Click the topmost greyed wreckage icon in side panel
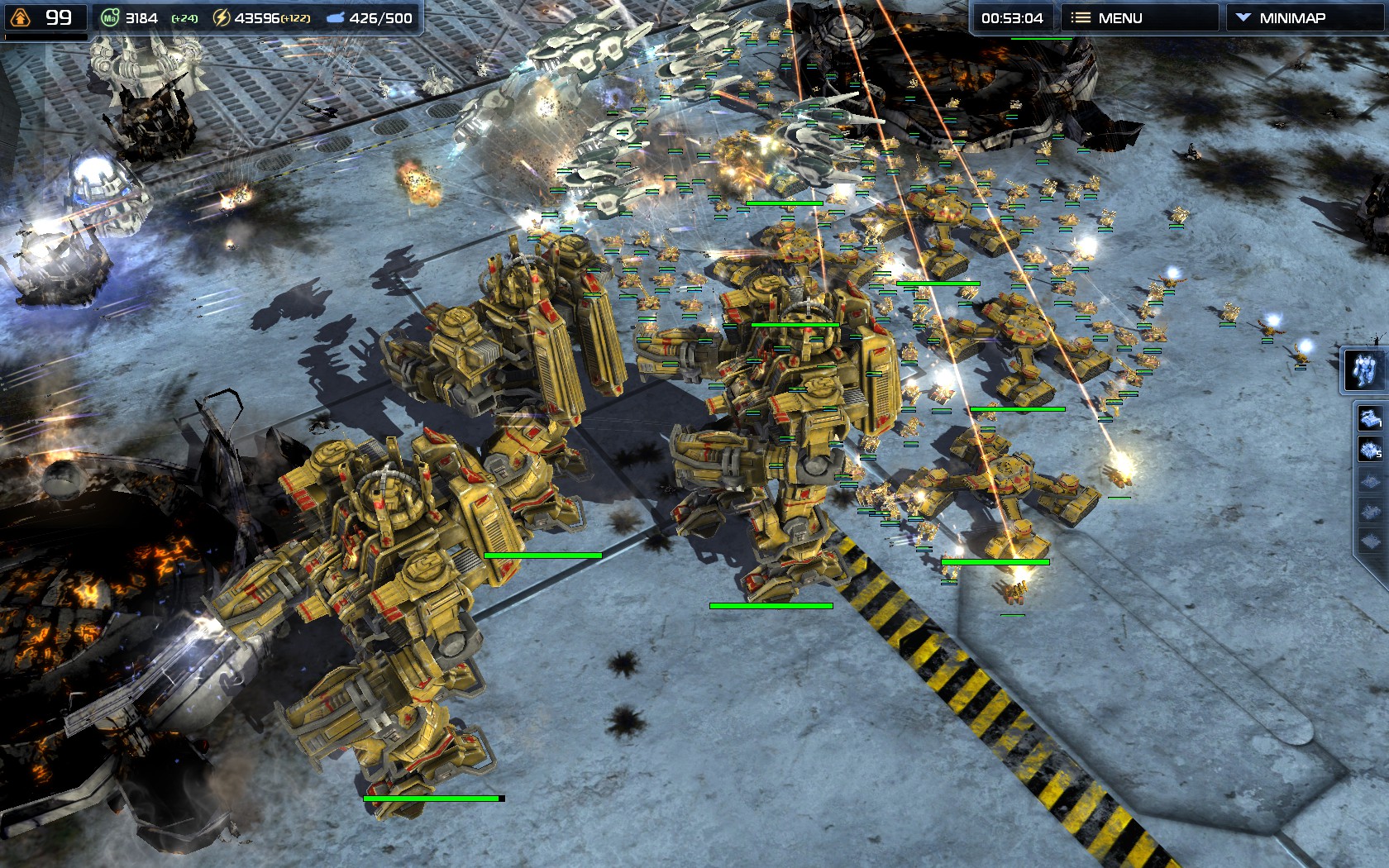The height and width of the screenshot is (868, 1389). (x=1371, y=479)
